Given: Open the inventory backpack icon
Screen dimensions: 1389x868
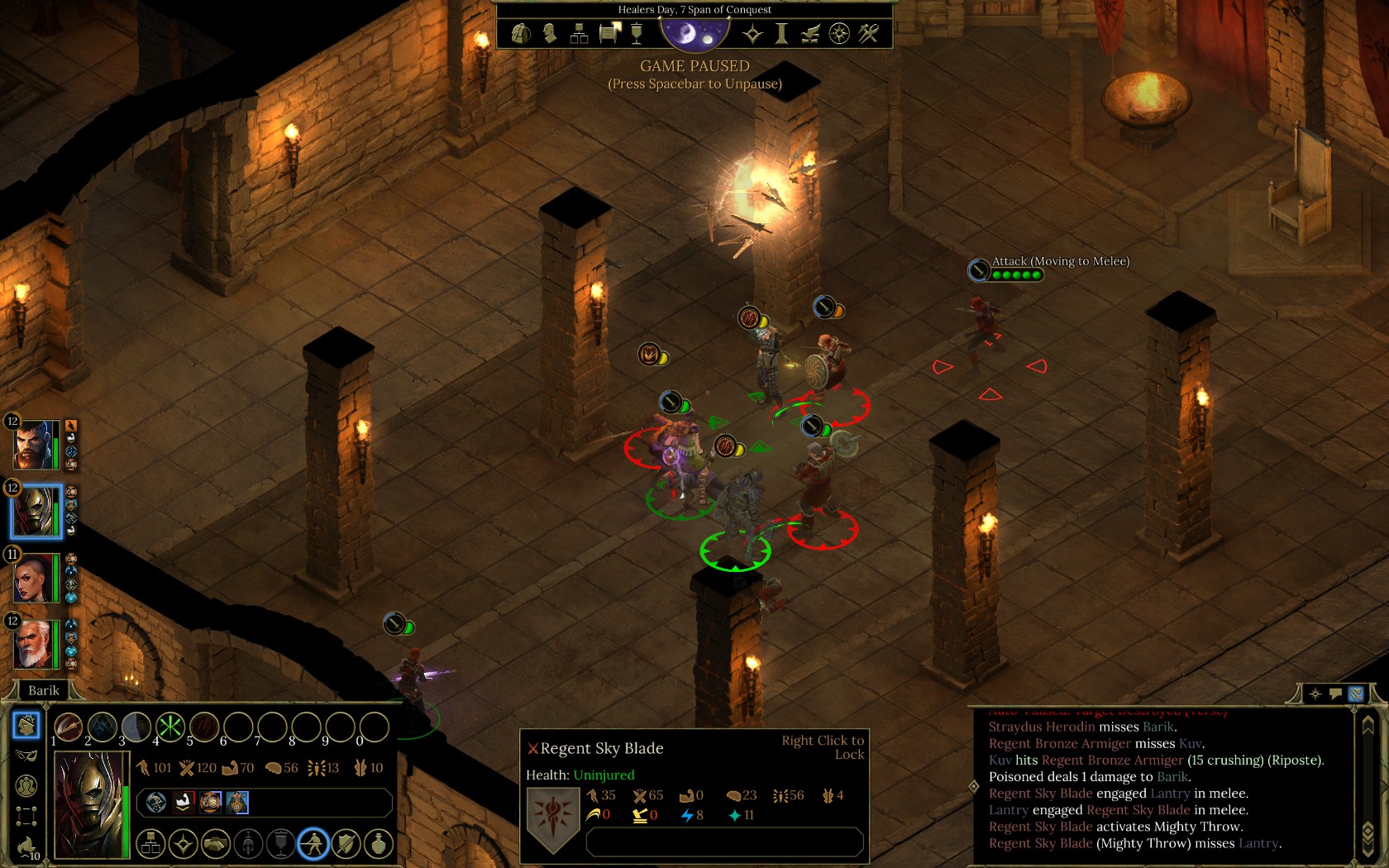Looking at the screenshot, I should pos(521,33).
